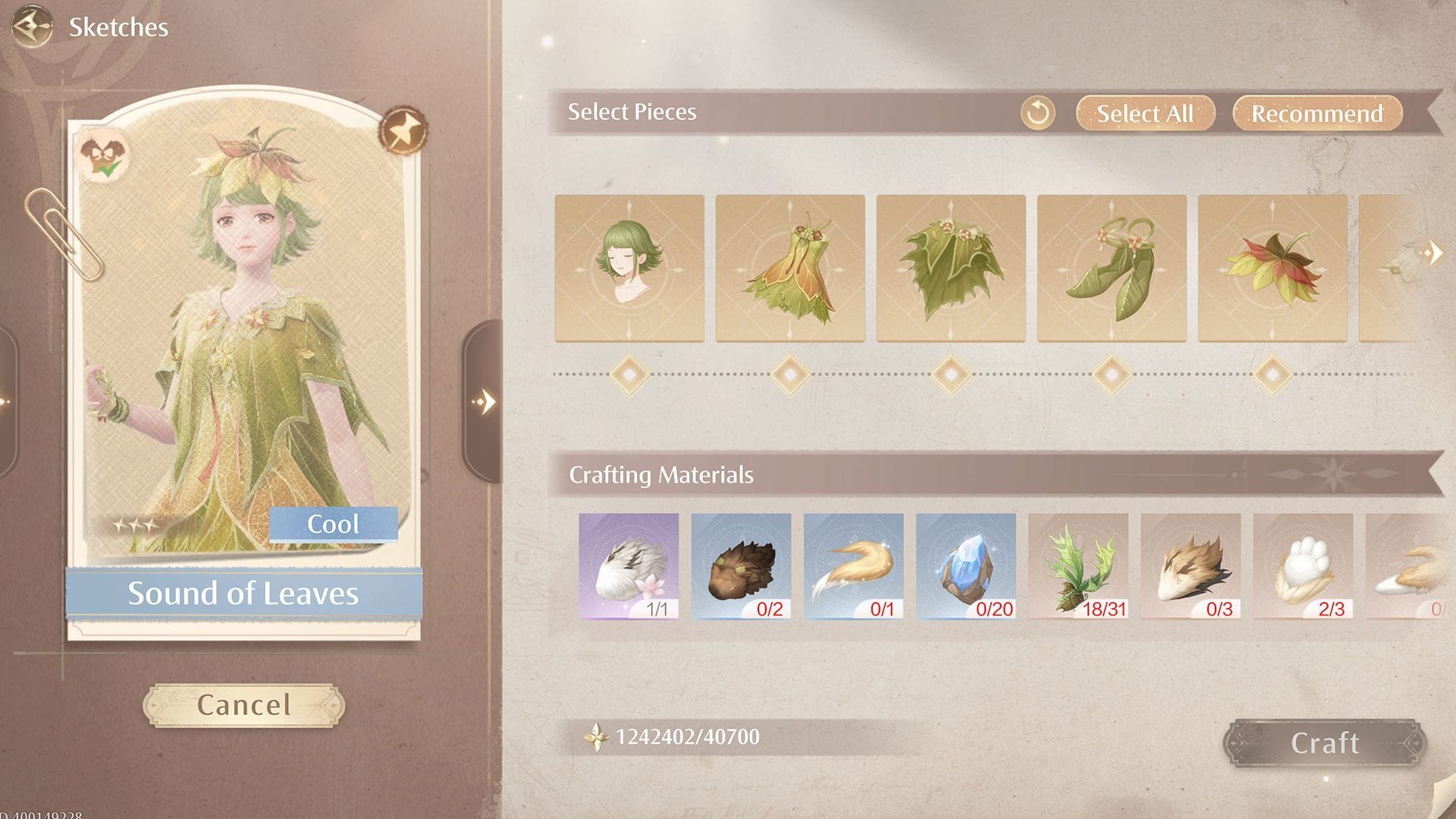Click the Crafting Materials section header

pos(661,475)
